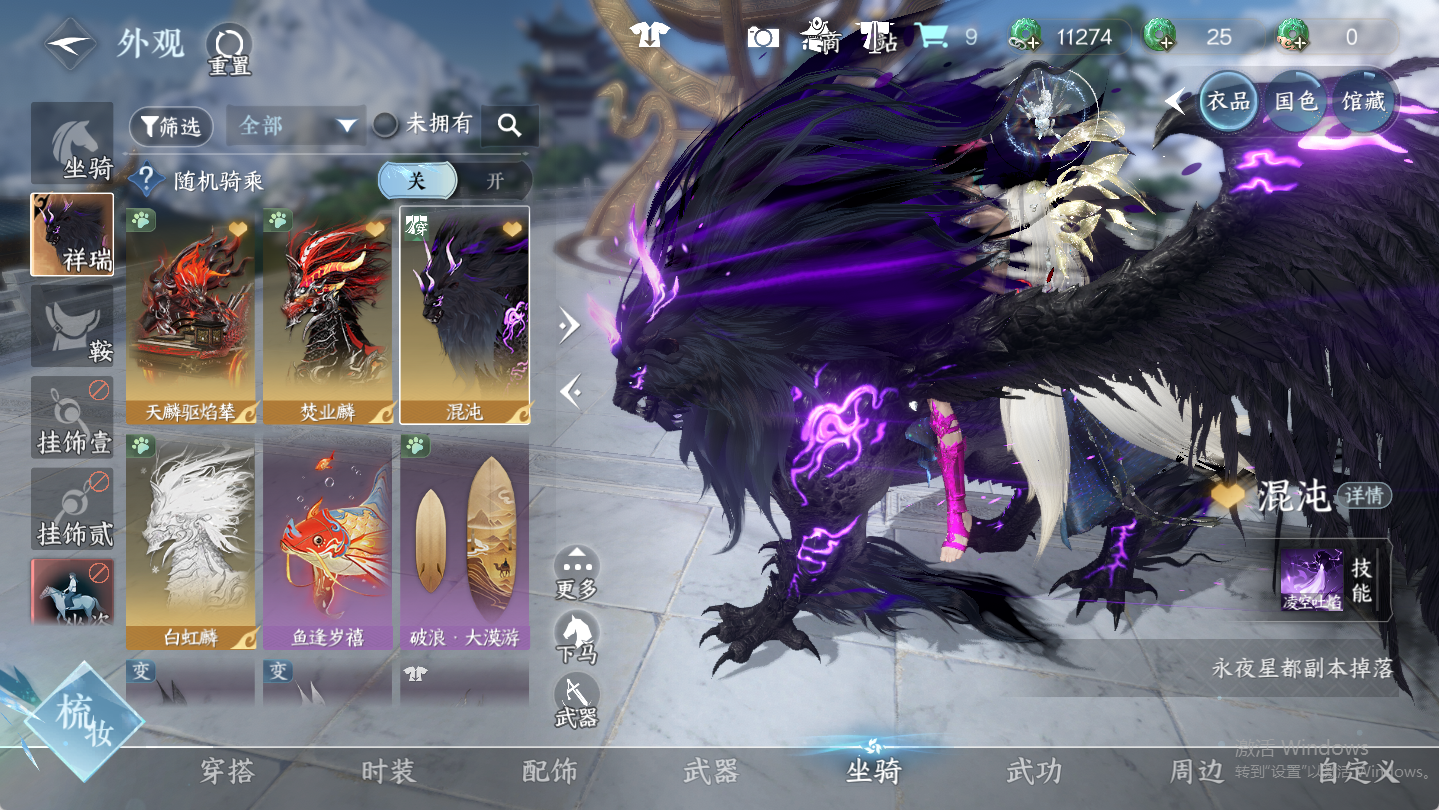Open the 筛选 filter
1439x810 pixels.
pyautogui.click(x=171, y=126)
